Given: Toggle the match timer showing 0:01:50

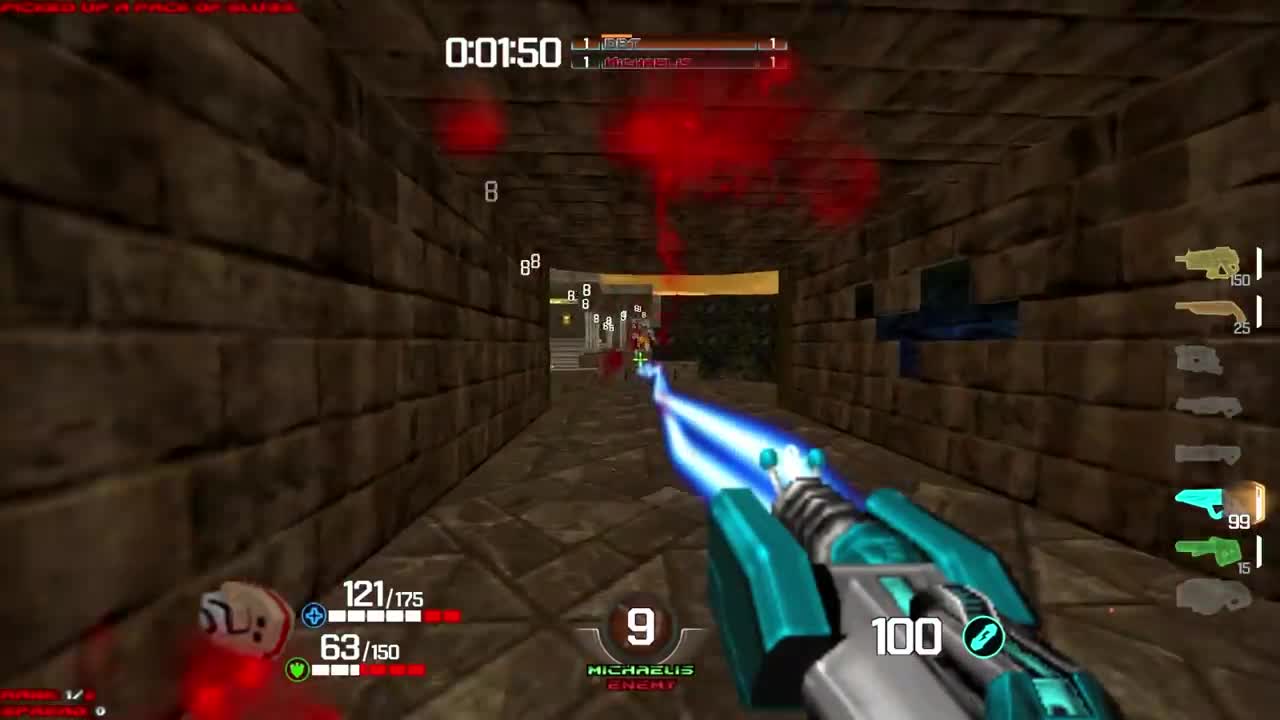Looking at the screenshot, I should (x=504, y=54).
